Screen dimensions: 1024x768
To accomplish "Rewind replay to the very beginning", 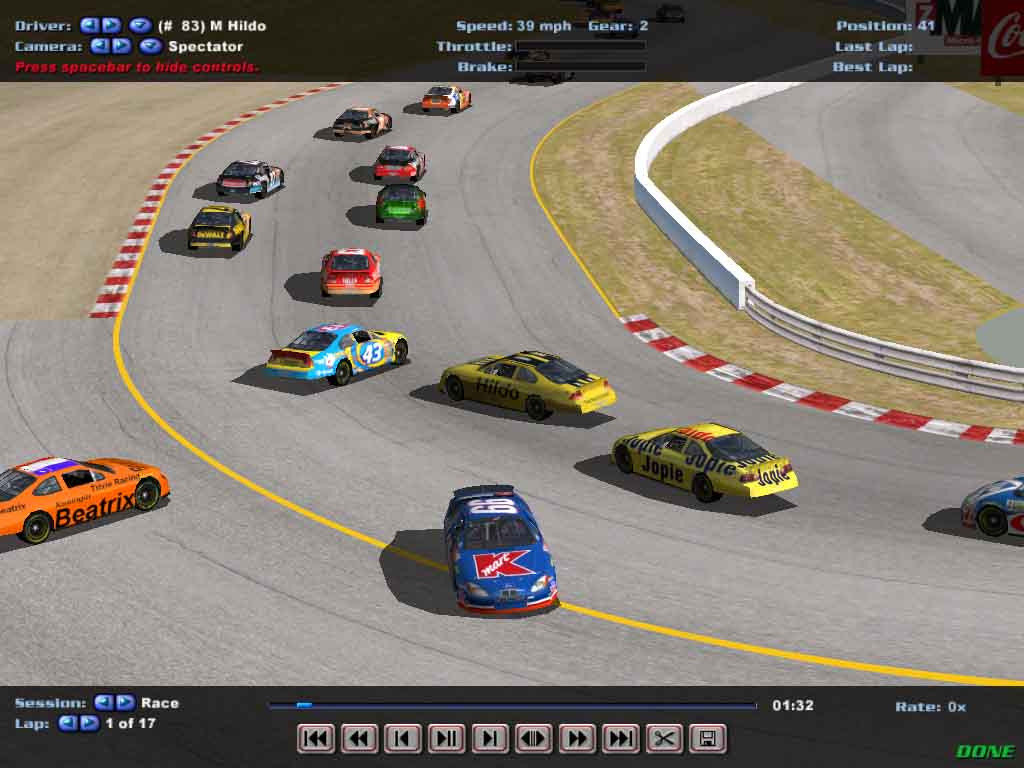I will coord(316,739).
